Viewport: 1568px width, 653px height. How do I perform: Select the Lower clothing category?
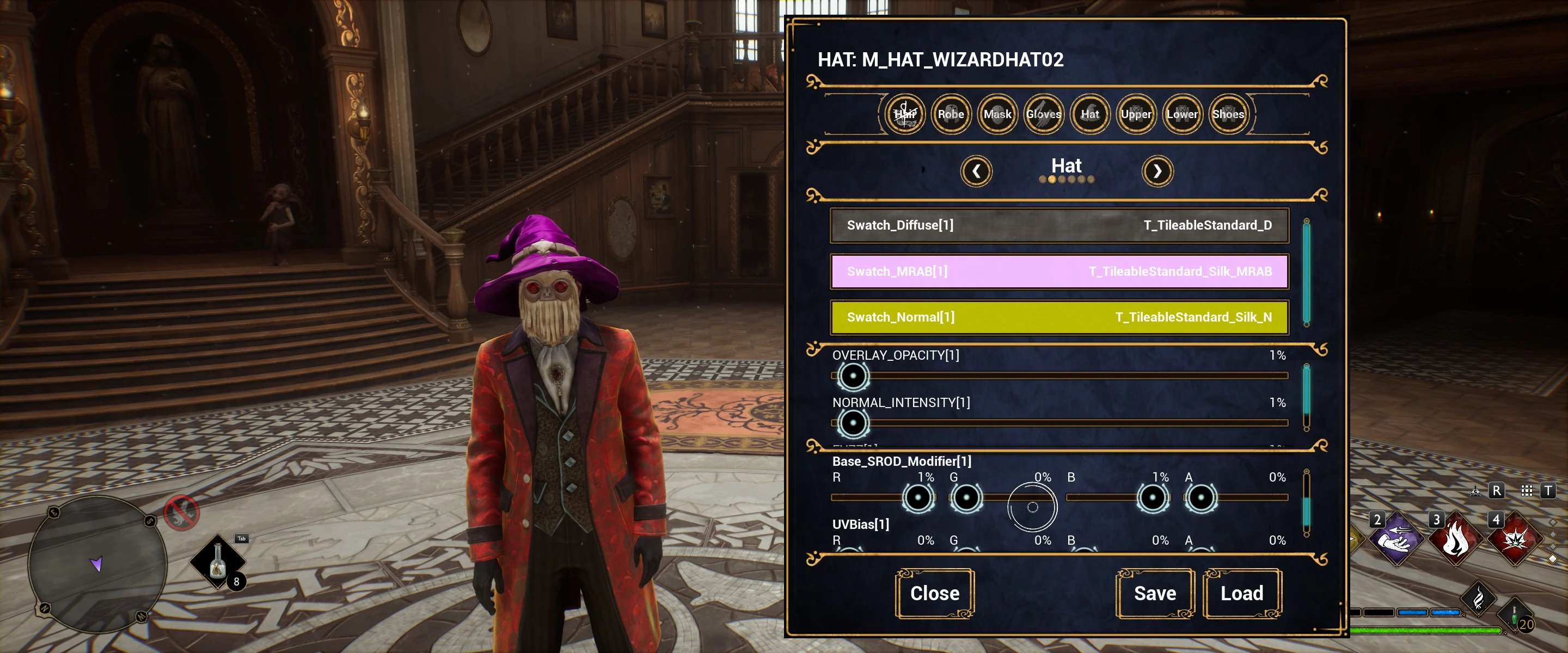point(1182,114)
